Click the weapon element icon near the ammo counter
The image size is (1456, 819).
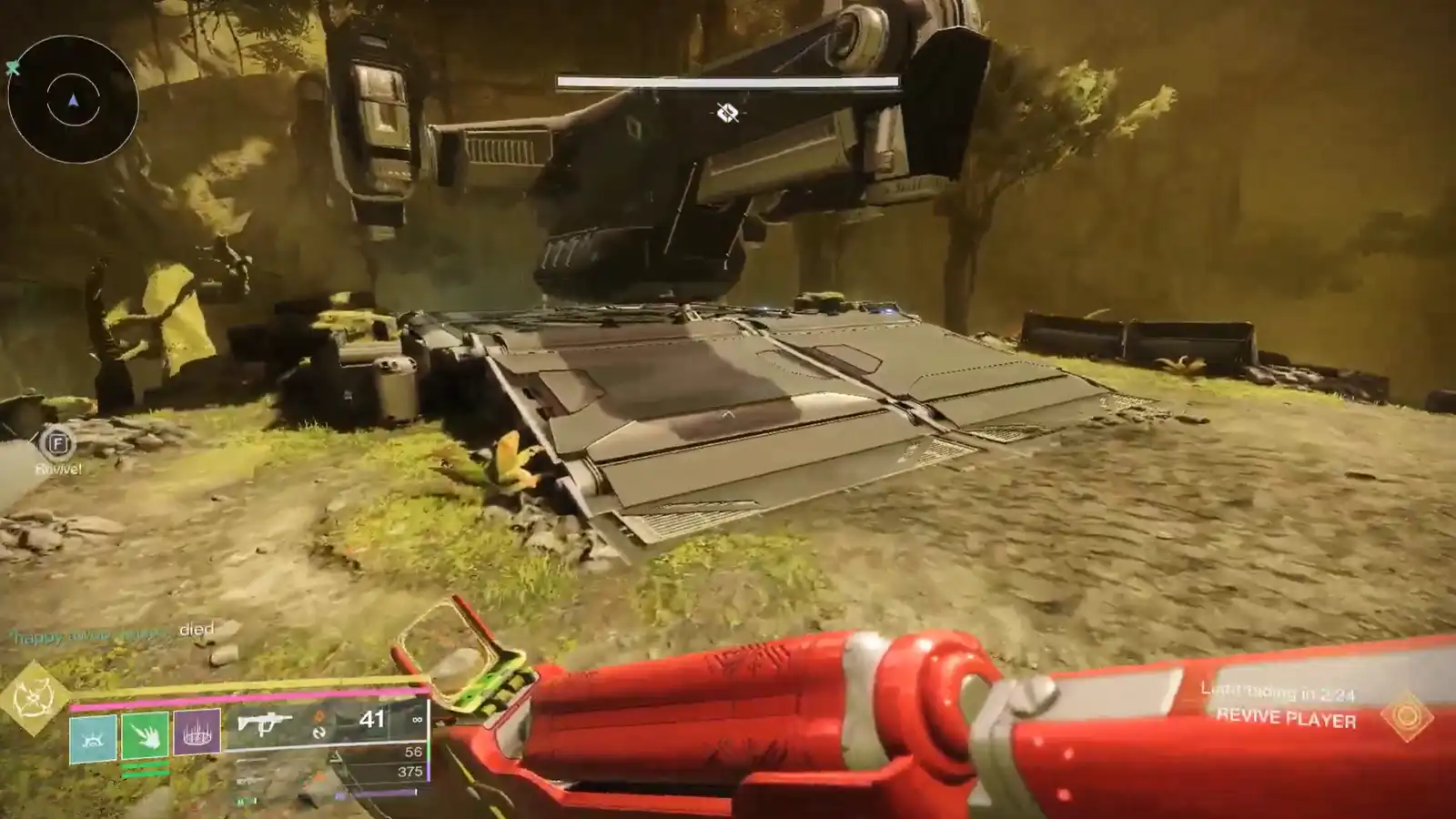point(318,733)
